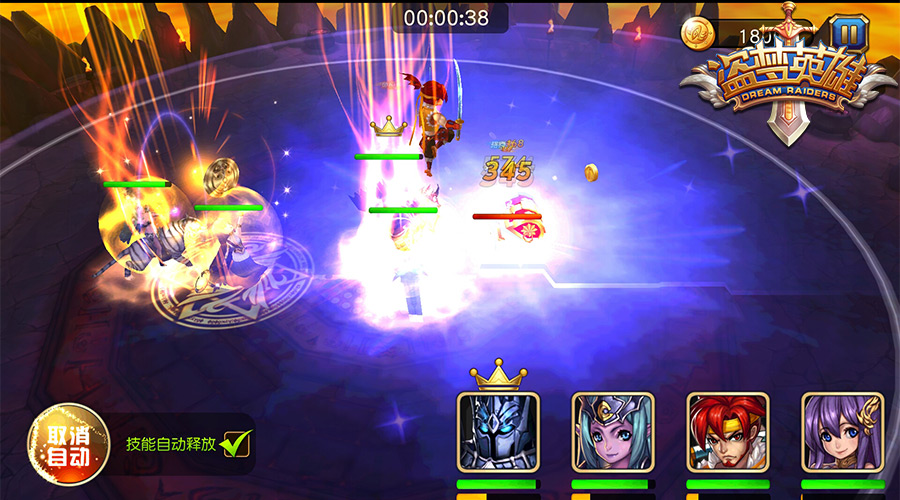The width and height of the screenshot is (900, 500).
Task: Choose the teal-haired elf hero portrait
Action: 612,432
